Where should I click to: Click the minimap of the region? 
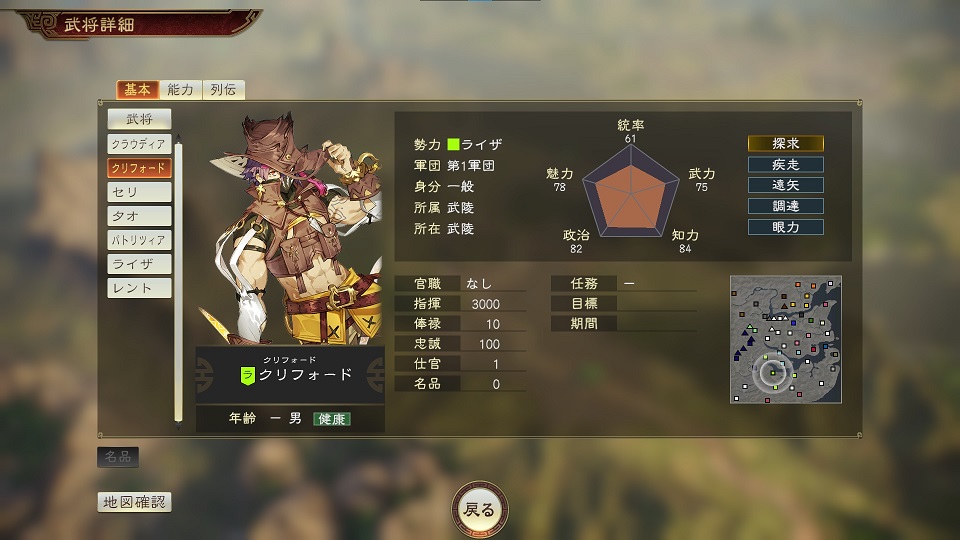coord(785,339)
